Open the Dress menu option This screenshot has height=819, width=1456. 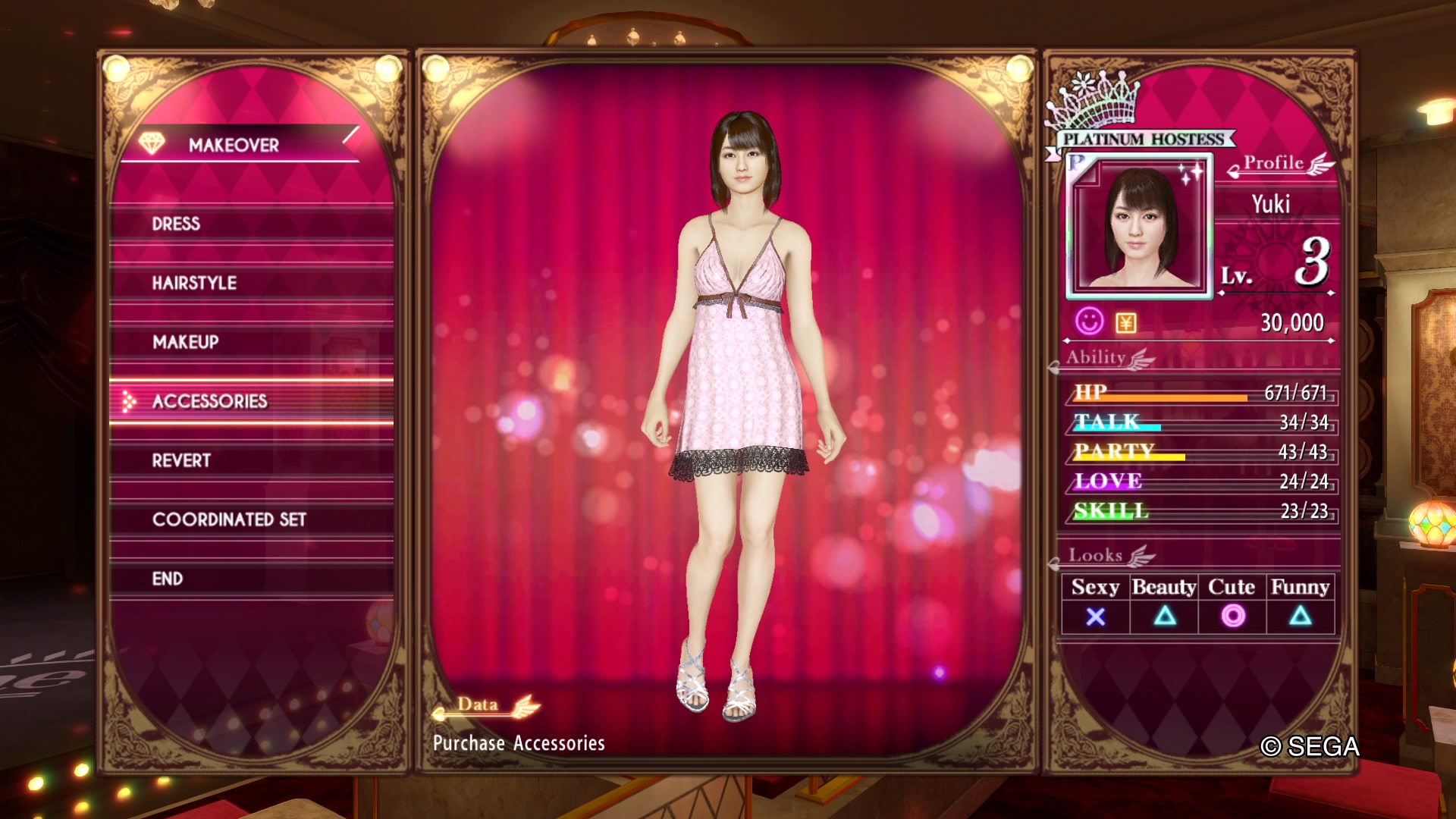176,224
